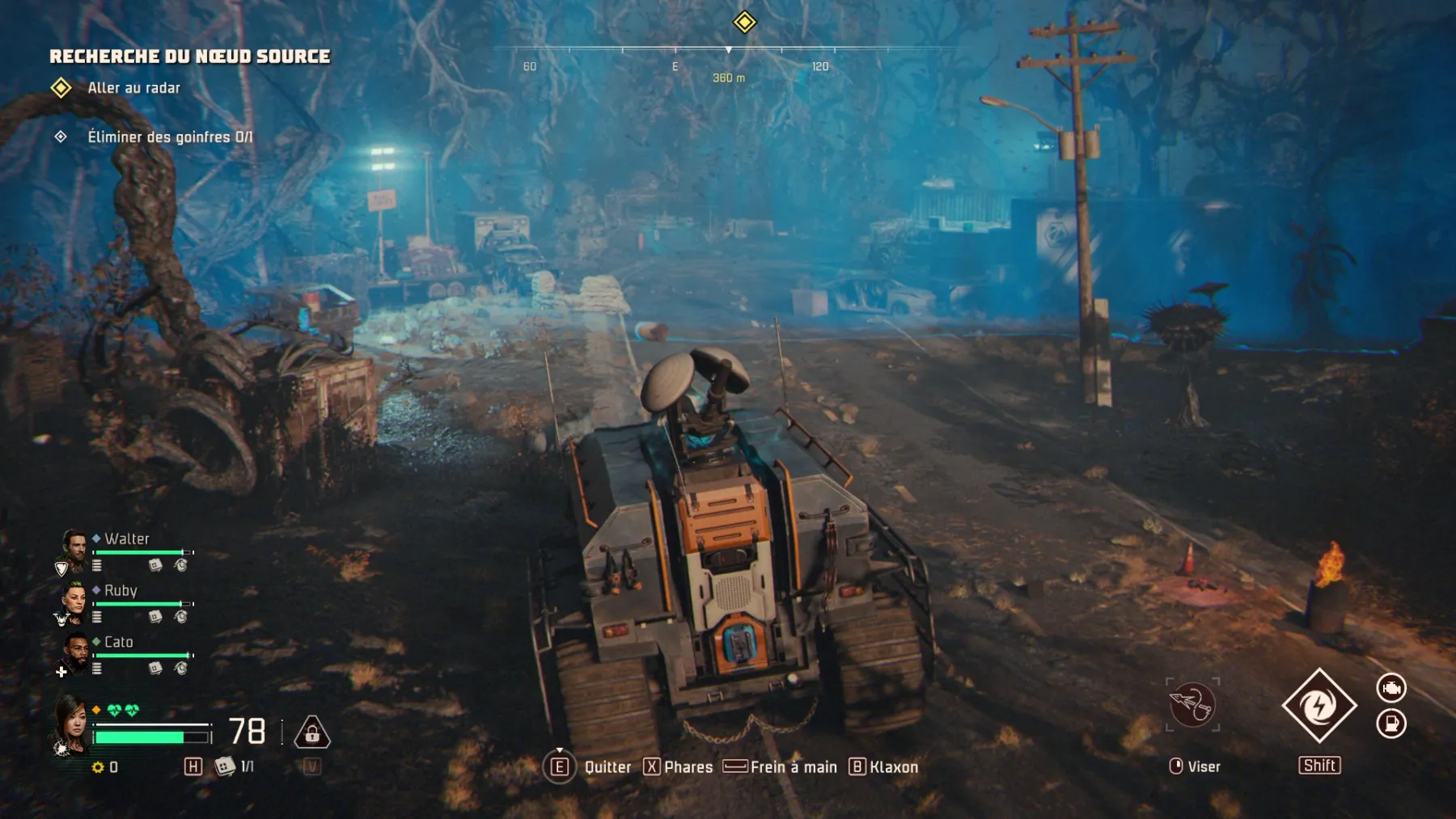Viewport: 1456px width, 819px height.
Task: Click Walter's shield class icon
Action: (x=60, y=567)
